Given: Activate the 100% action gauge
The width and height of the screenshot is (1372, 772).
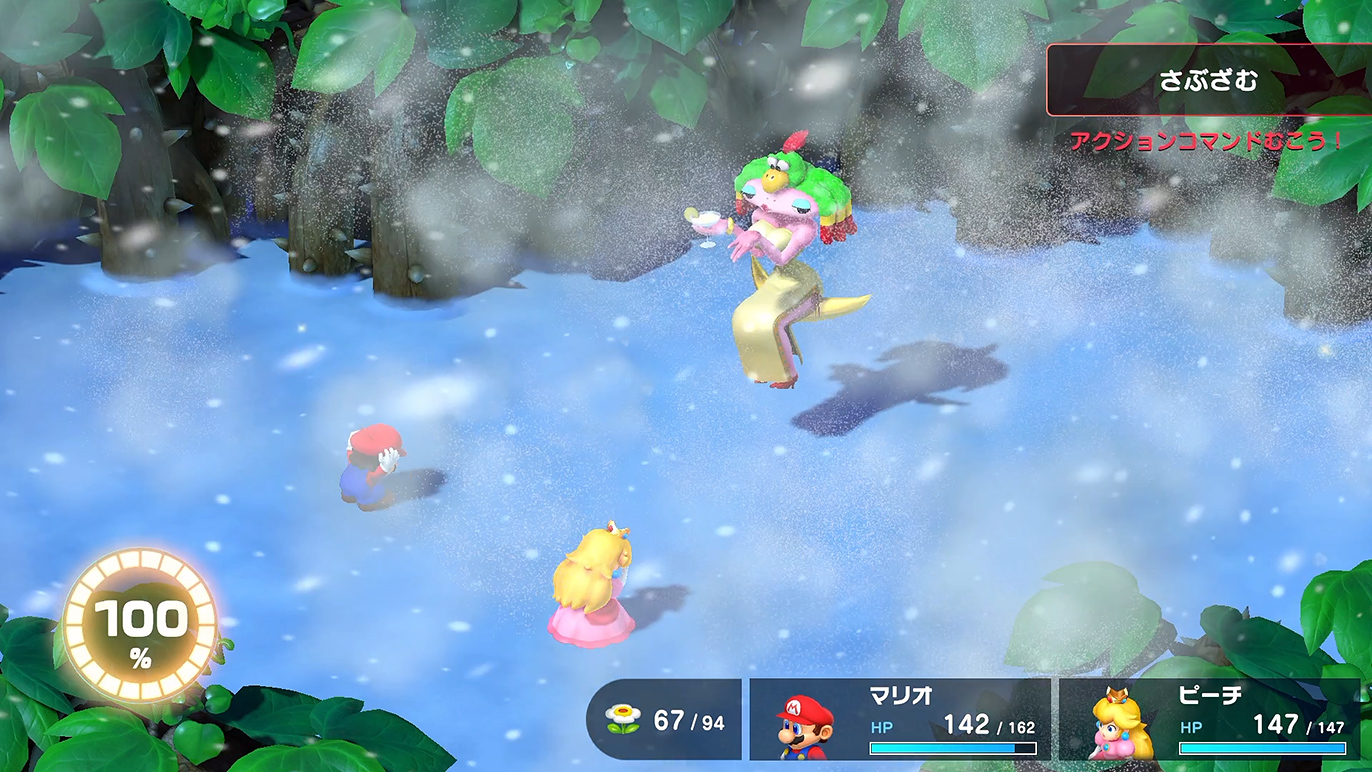Looking at the screenshot, I should coord(140,625).
